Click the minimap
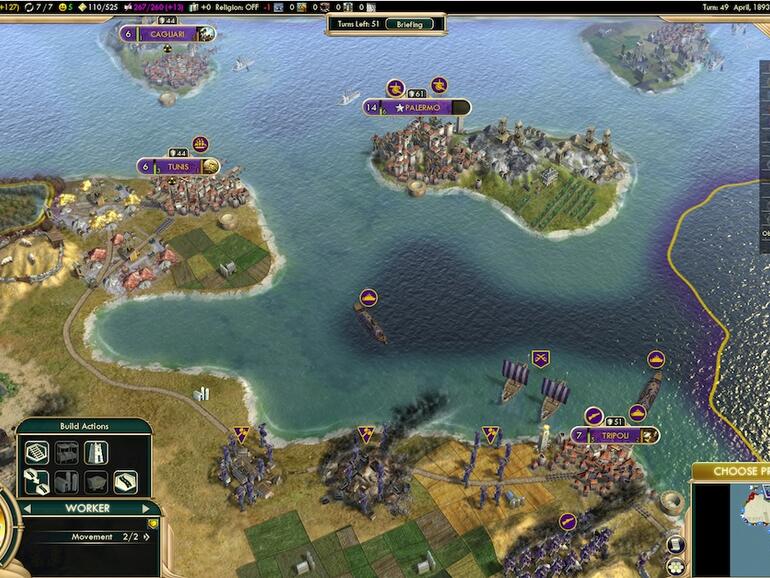770x578 pixels. (x=735, y=530)
